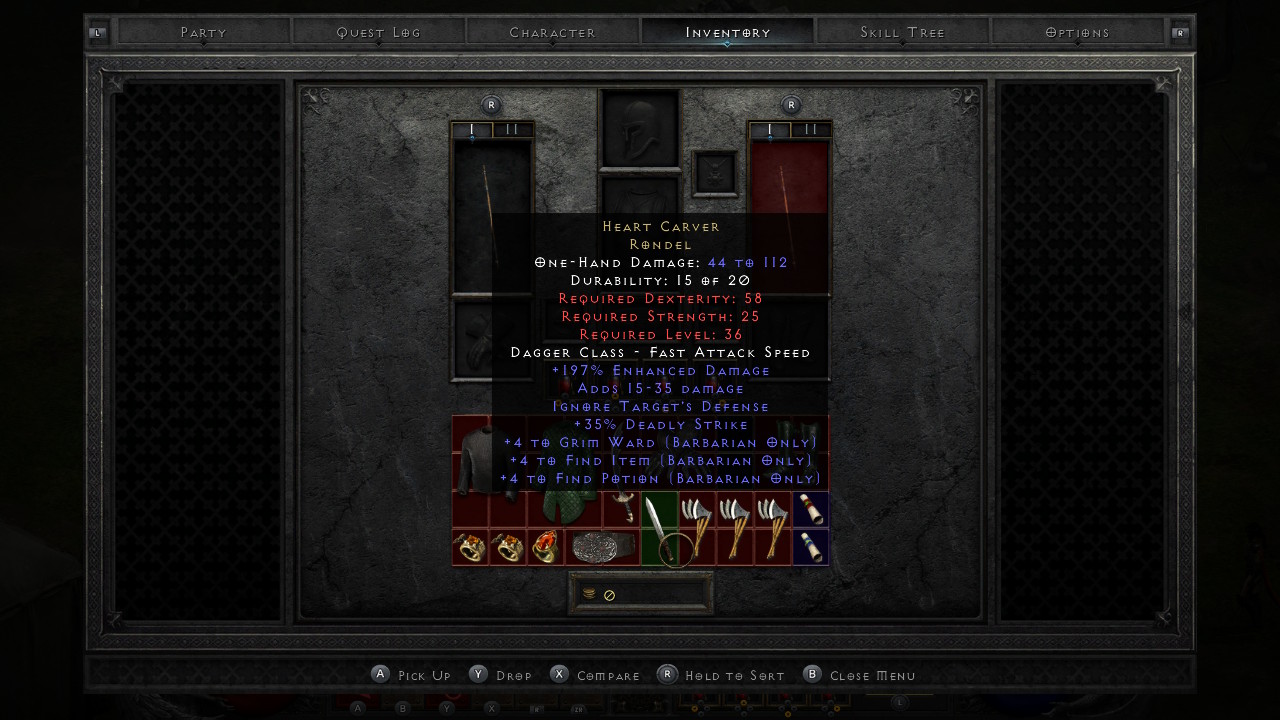Select the Heart Carver dagger in inventory
Image resolution: width=1280 pixels, height=720 pixels.
click(658, 528)
